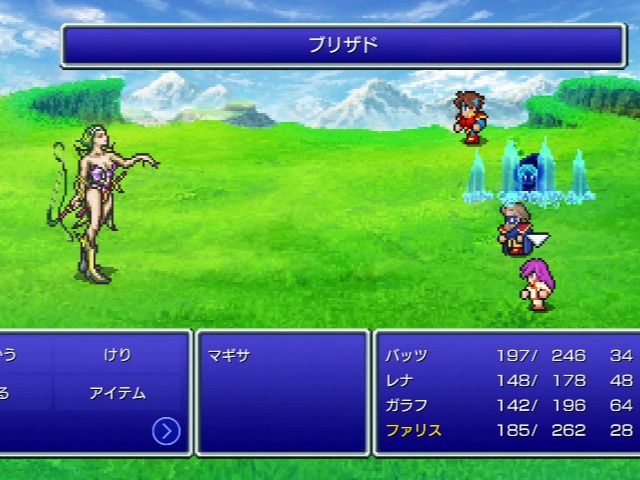This screenshot has height=480, width=640.
Task: Select party member バッツ row
Action: [x=408, y=355]
